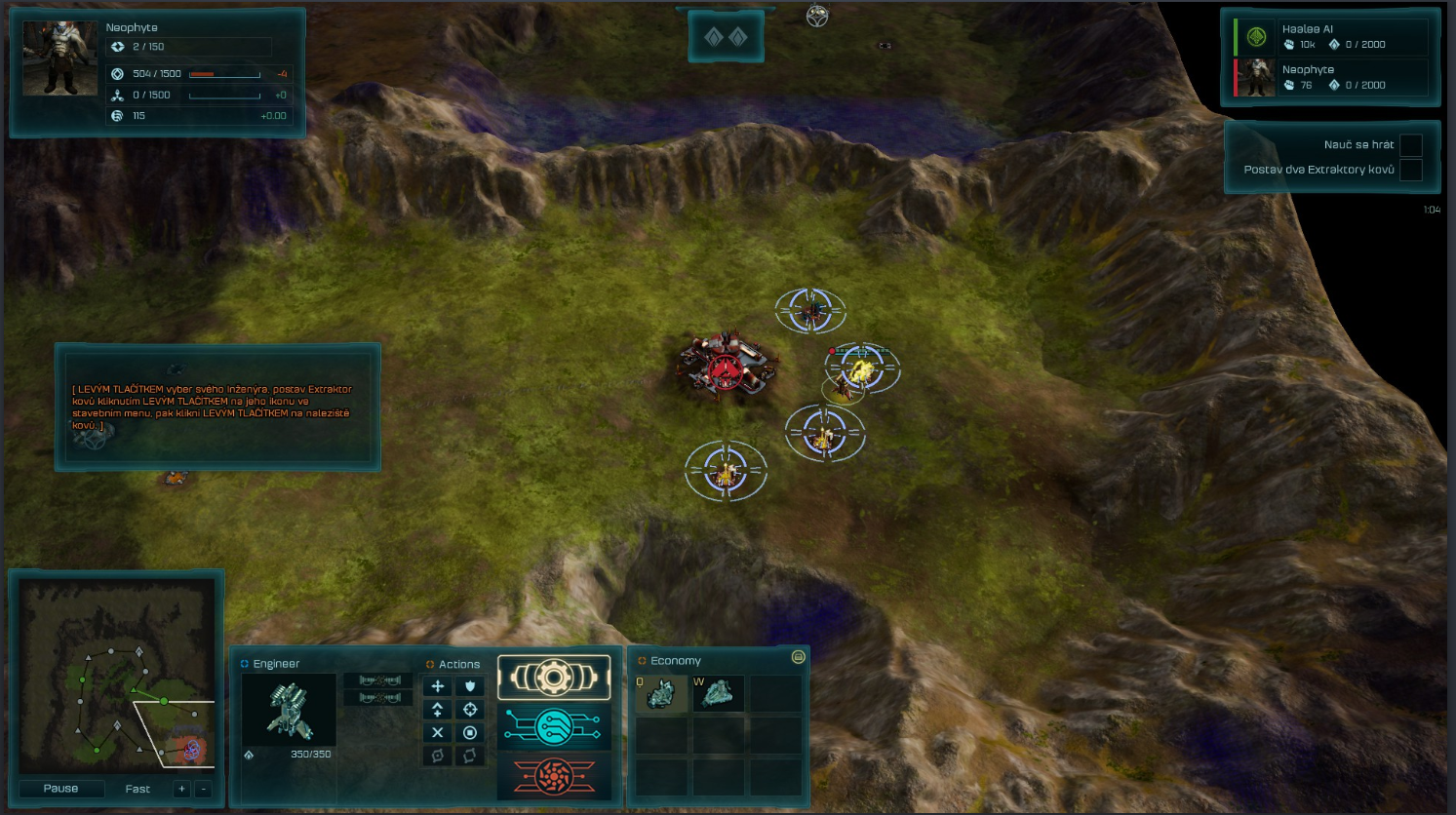Select the Haalee AI player row
Image resolution: width=1456 pixels, height=815 pixels.
[x=1331, y=37]
